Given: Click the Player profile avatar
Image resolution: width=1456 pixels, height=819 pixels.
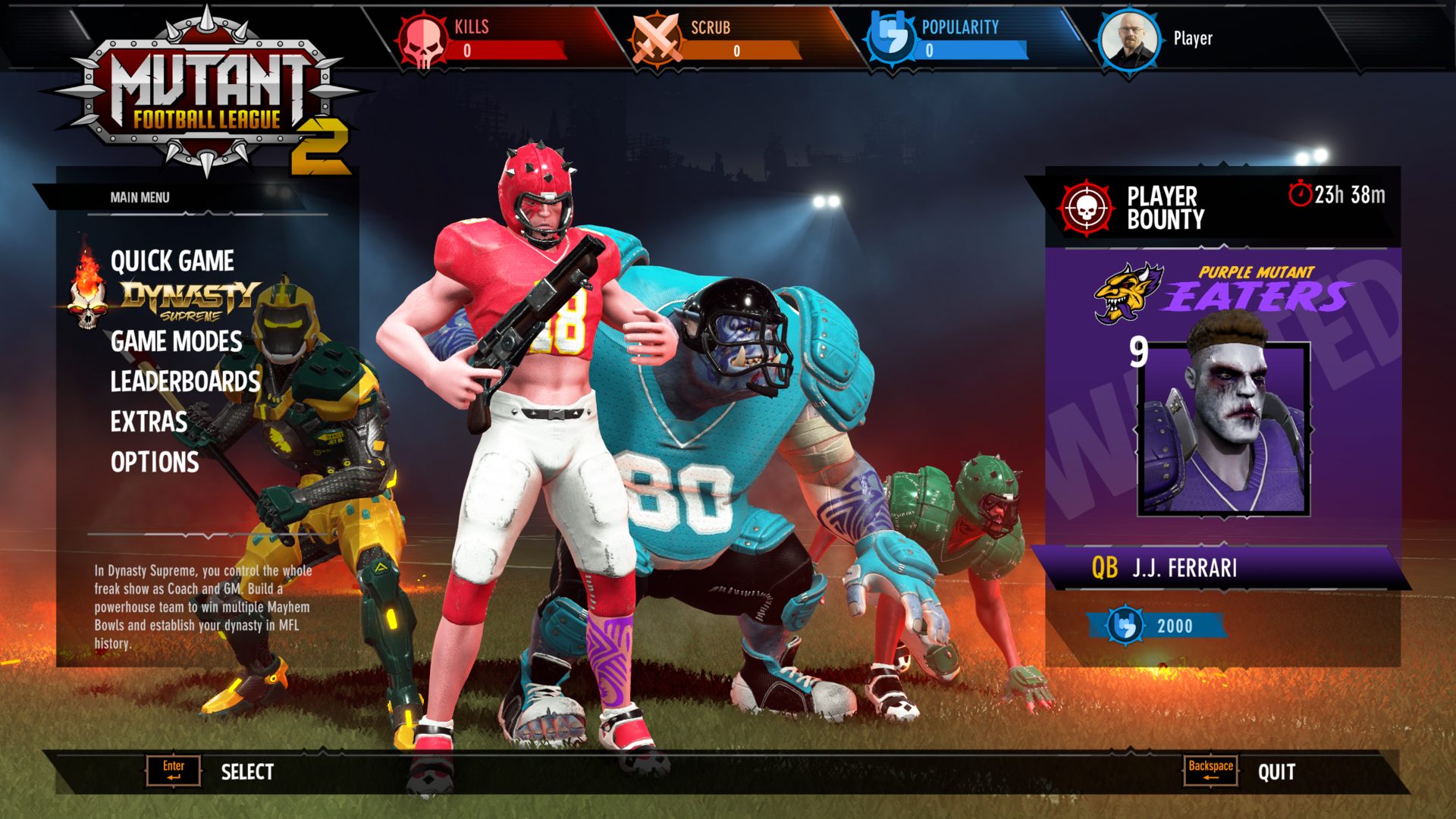Looking at the screenshot, I should tap(1128, 39).
